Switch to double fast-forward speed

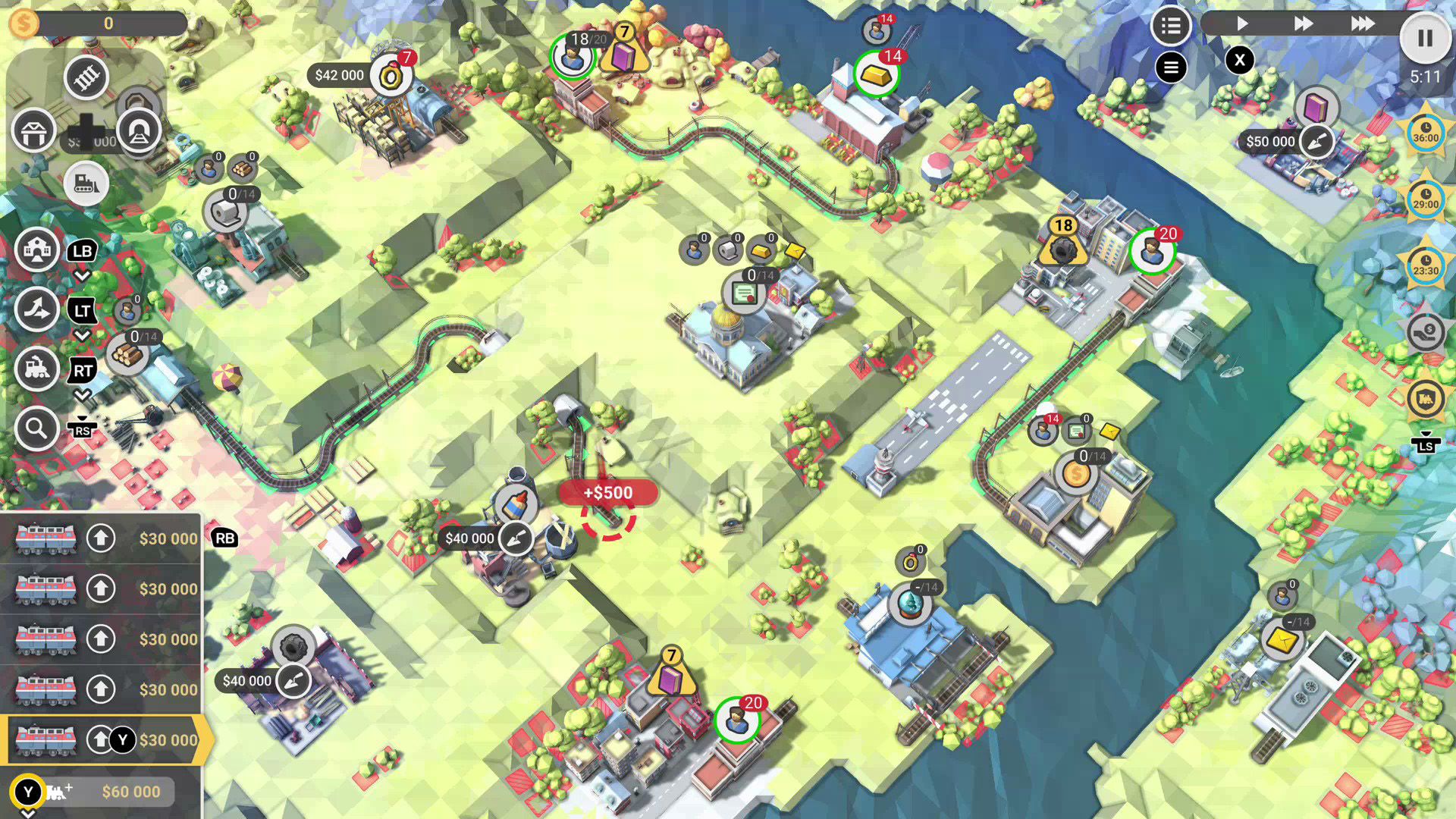1303,24
